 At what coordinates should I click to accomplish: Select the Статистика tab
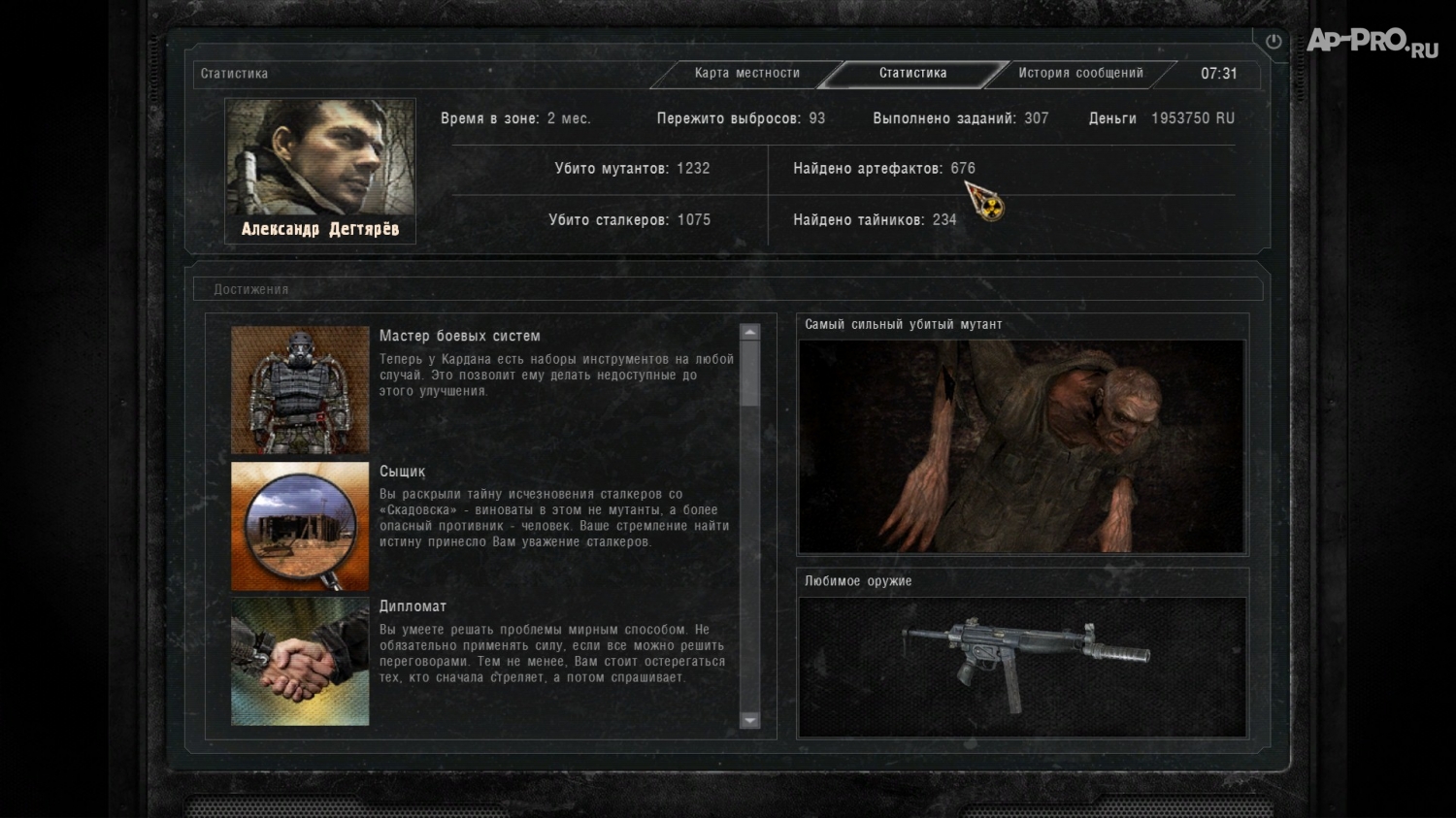pyautogui.click(x=912, y=73)
